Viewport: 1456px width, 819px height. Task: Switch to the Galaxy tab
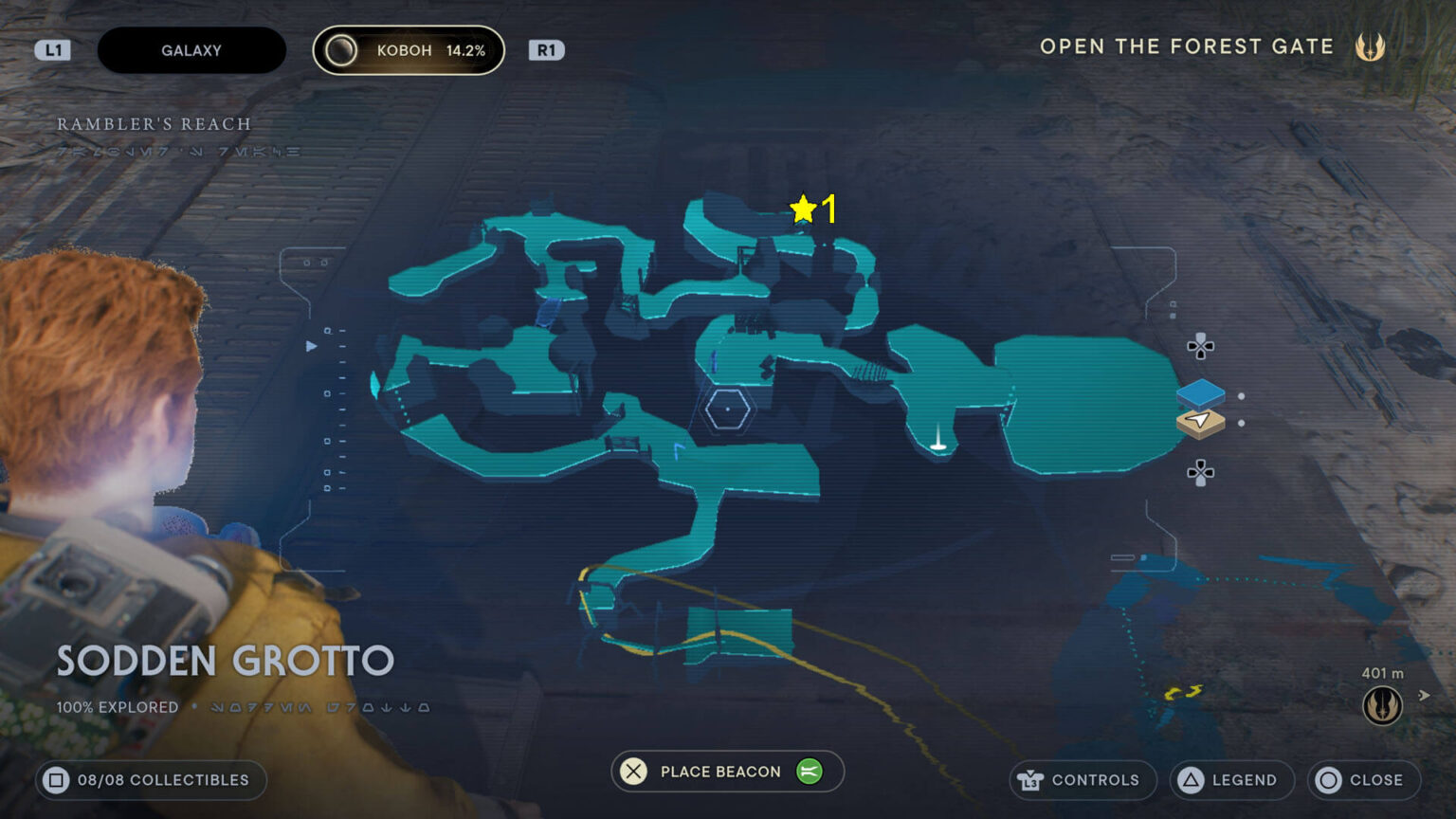191,49
